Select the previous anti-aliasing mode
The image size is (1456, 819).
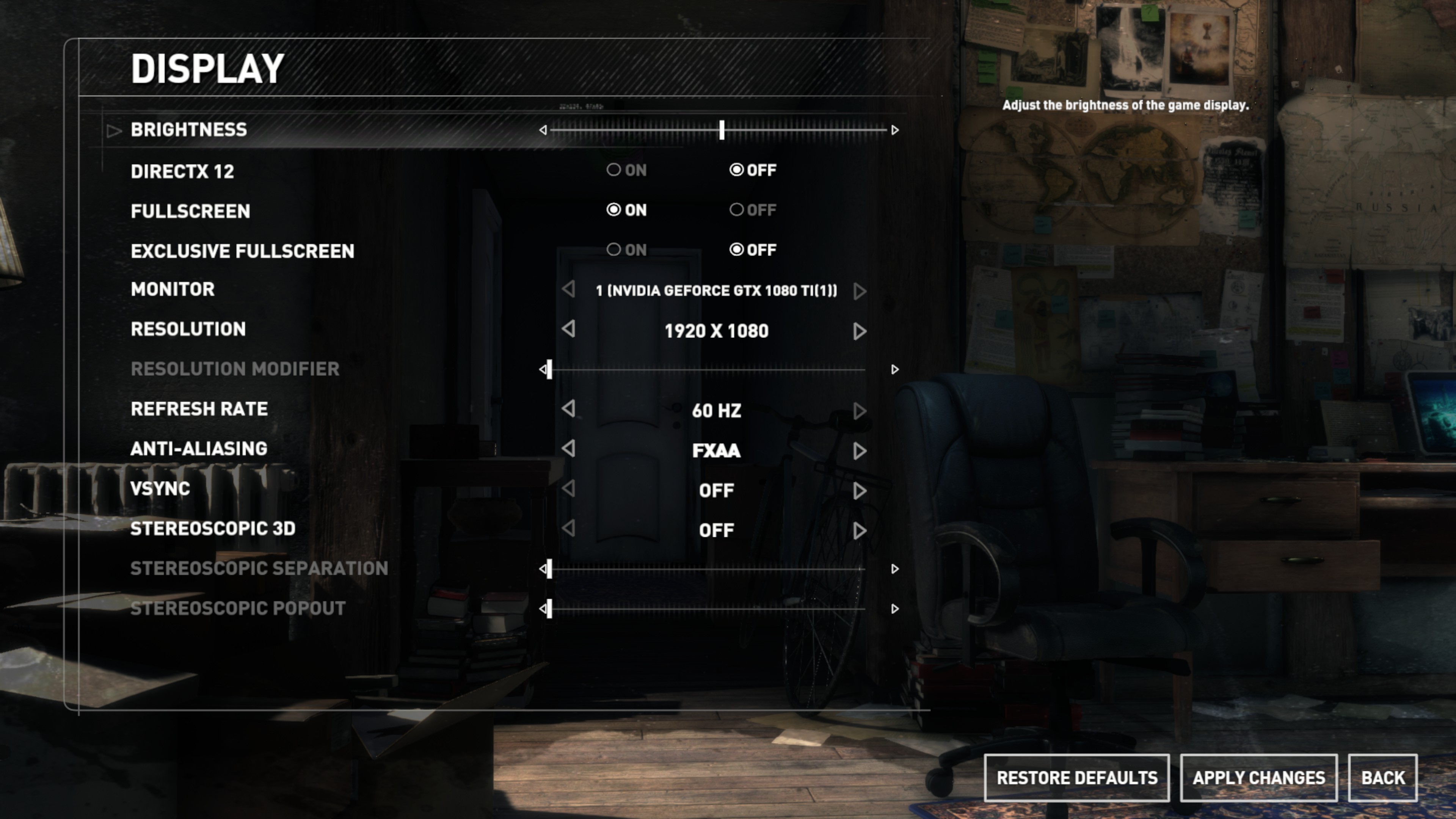tap(569, 449)
